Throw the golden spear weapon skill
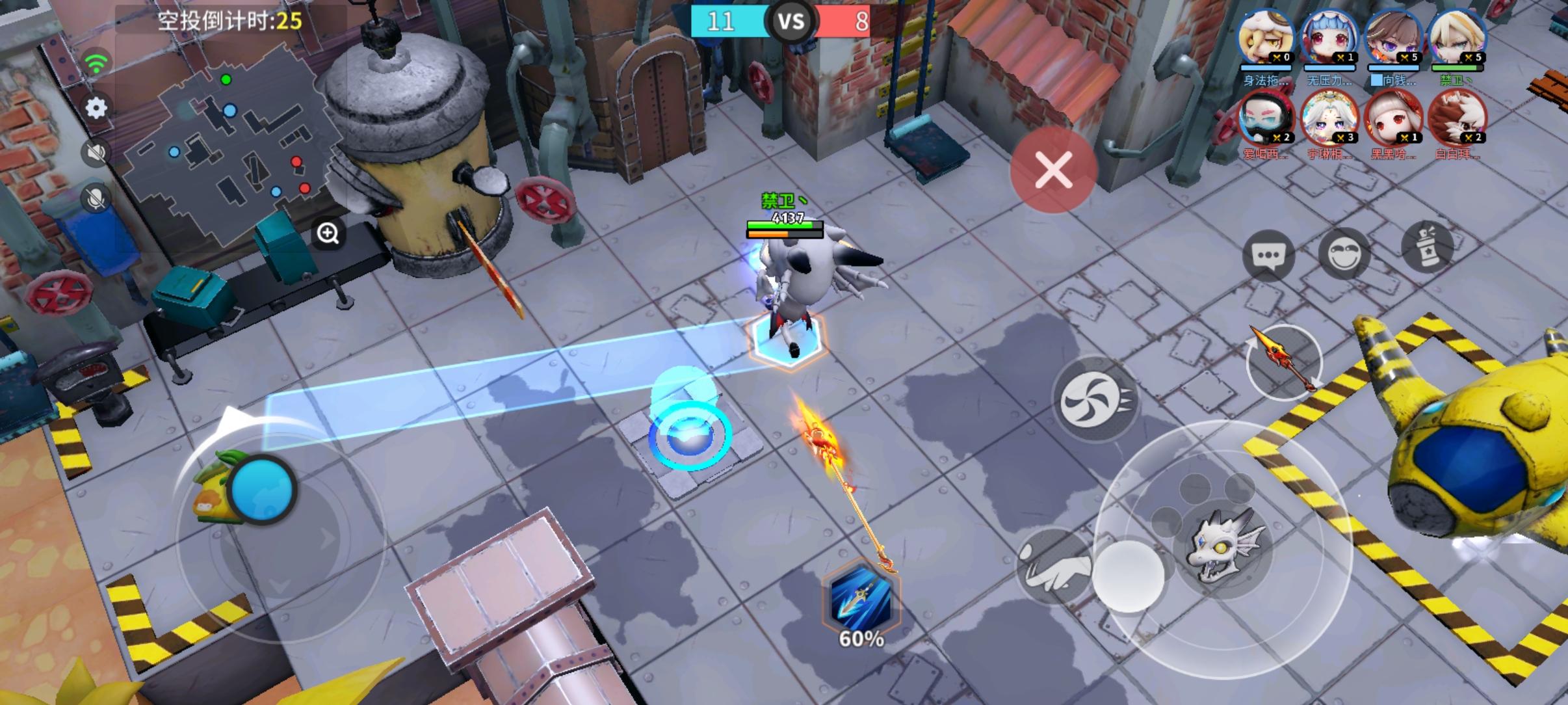 [x=1282, y=362]
